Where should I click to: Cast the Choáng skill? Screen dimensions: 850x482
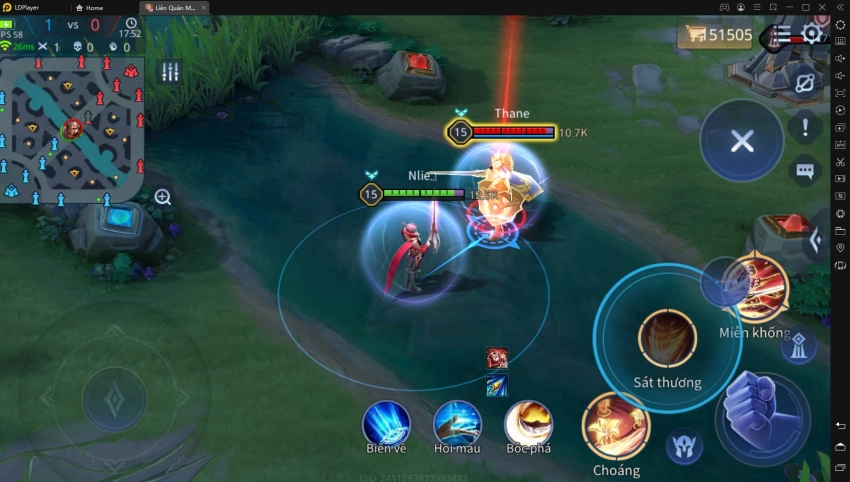click(616, 426)
